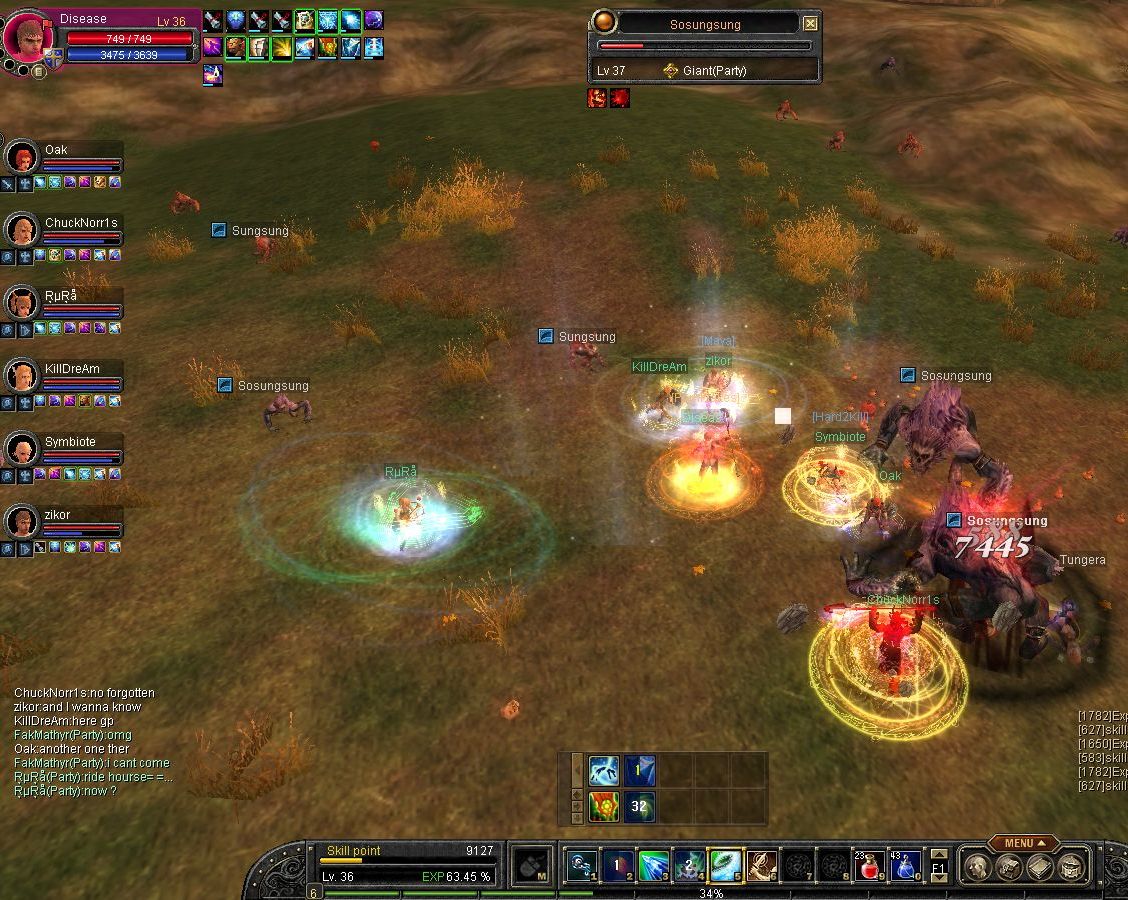The height and width of the screenshot is (900, 1128).
Task: Activate the highlighted green leaf skill in slot 5
Action: pos(726,866)
